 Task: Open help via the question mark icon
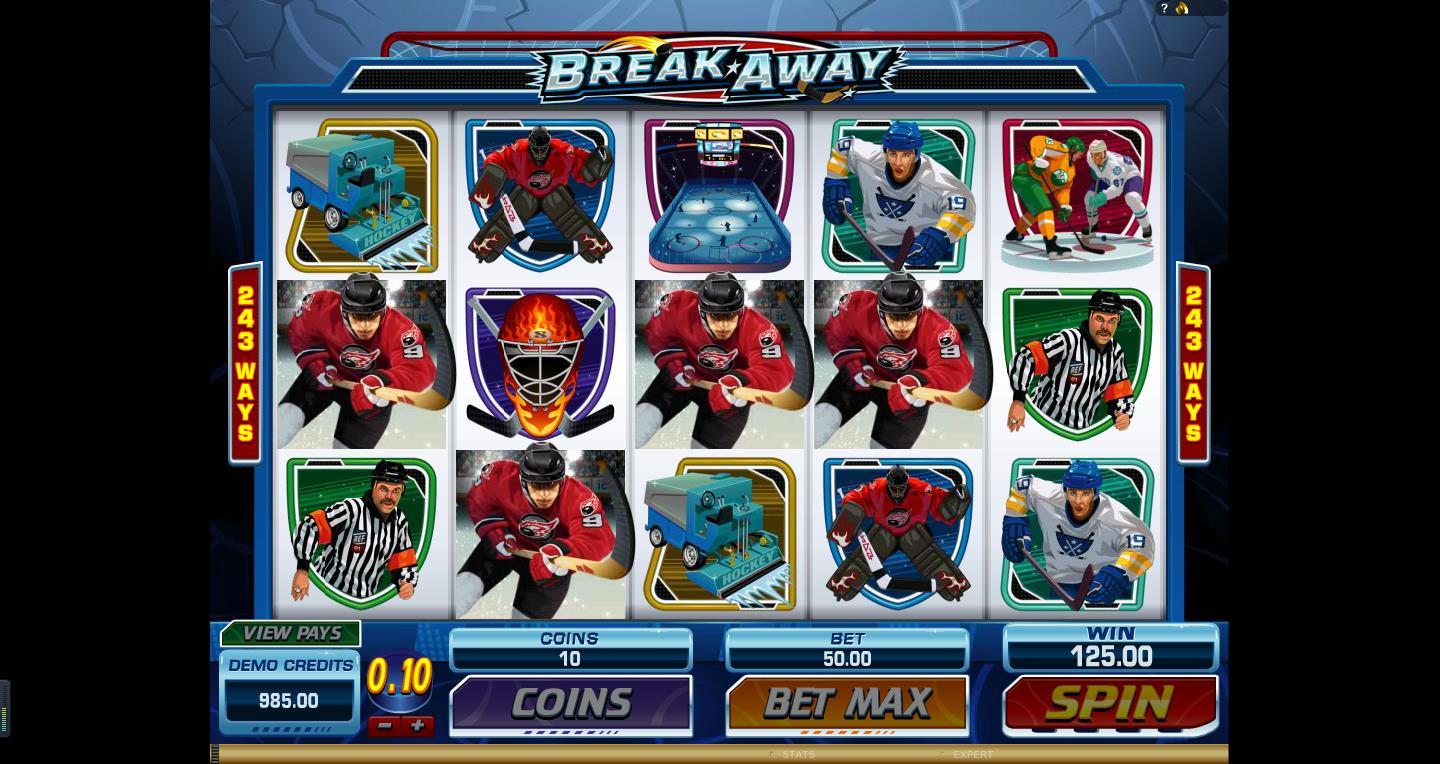pos(1165,8)
